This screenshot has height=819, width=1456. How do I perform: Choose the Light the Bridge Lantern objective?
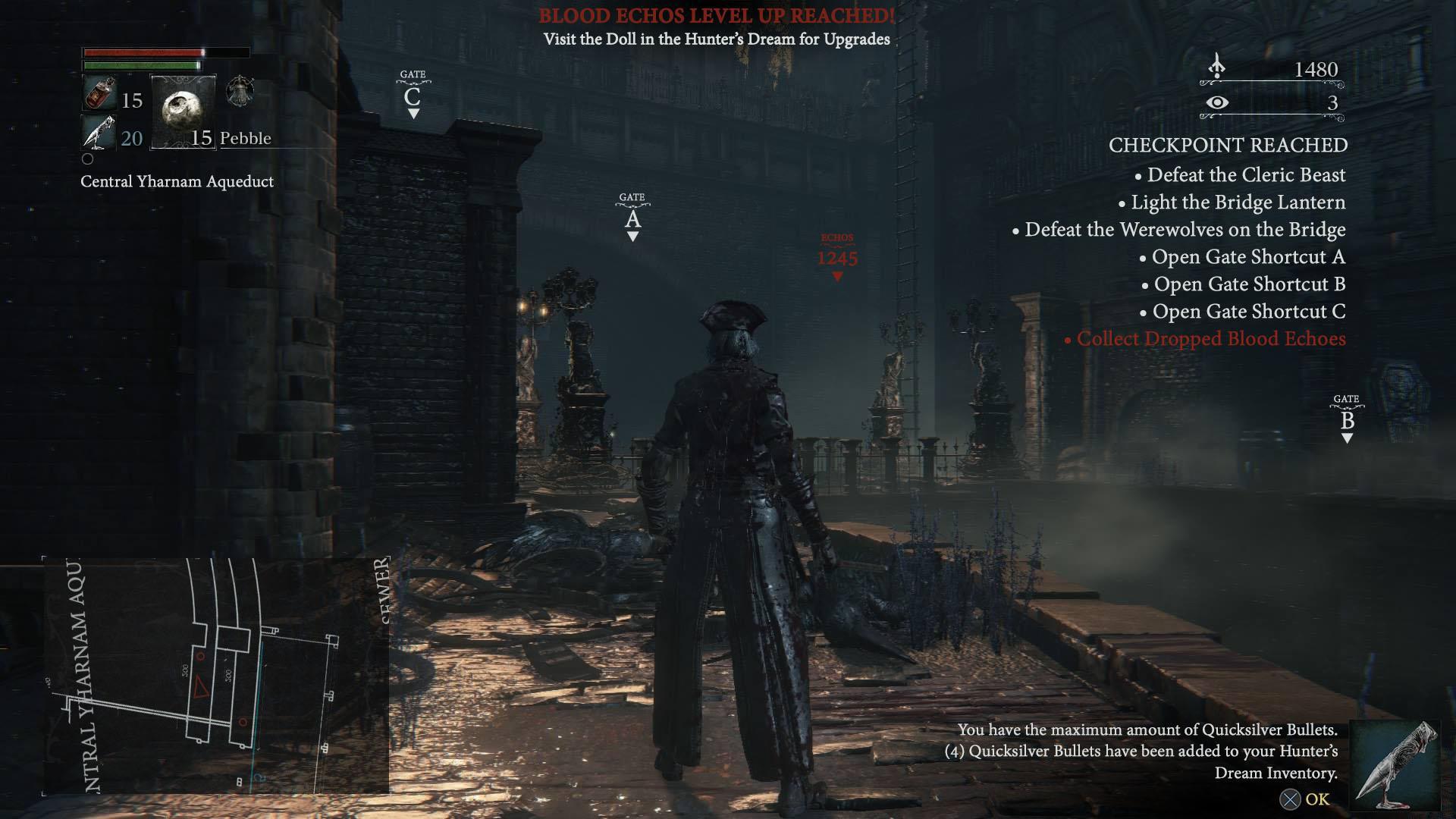(x=1238, y=202)
